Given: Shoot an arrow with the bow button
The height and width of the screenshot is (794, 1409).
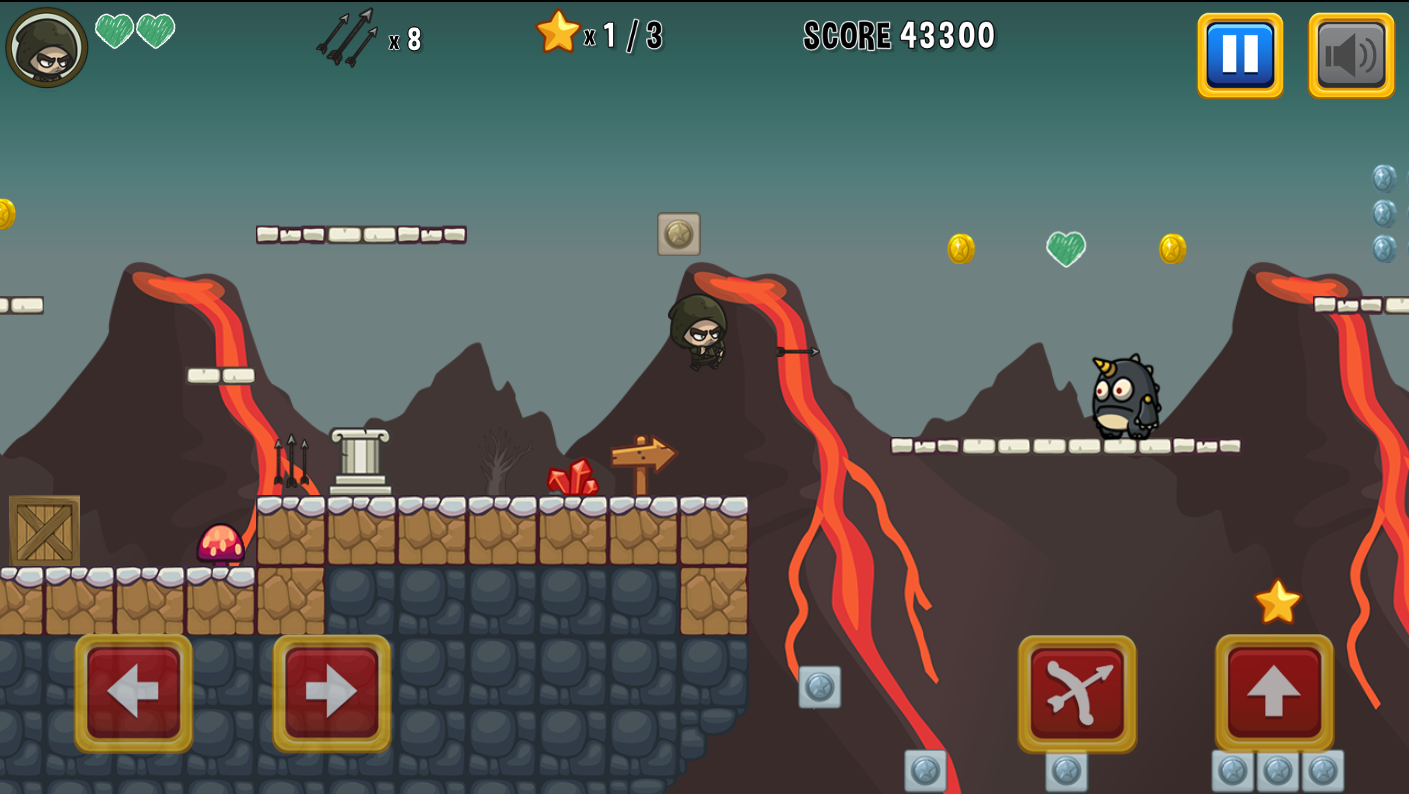Looking at the screenshot, I should [1077, 693].
